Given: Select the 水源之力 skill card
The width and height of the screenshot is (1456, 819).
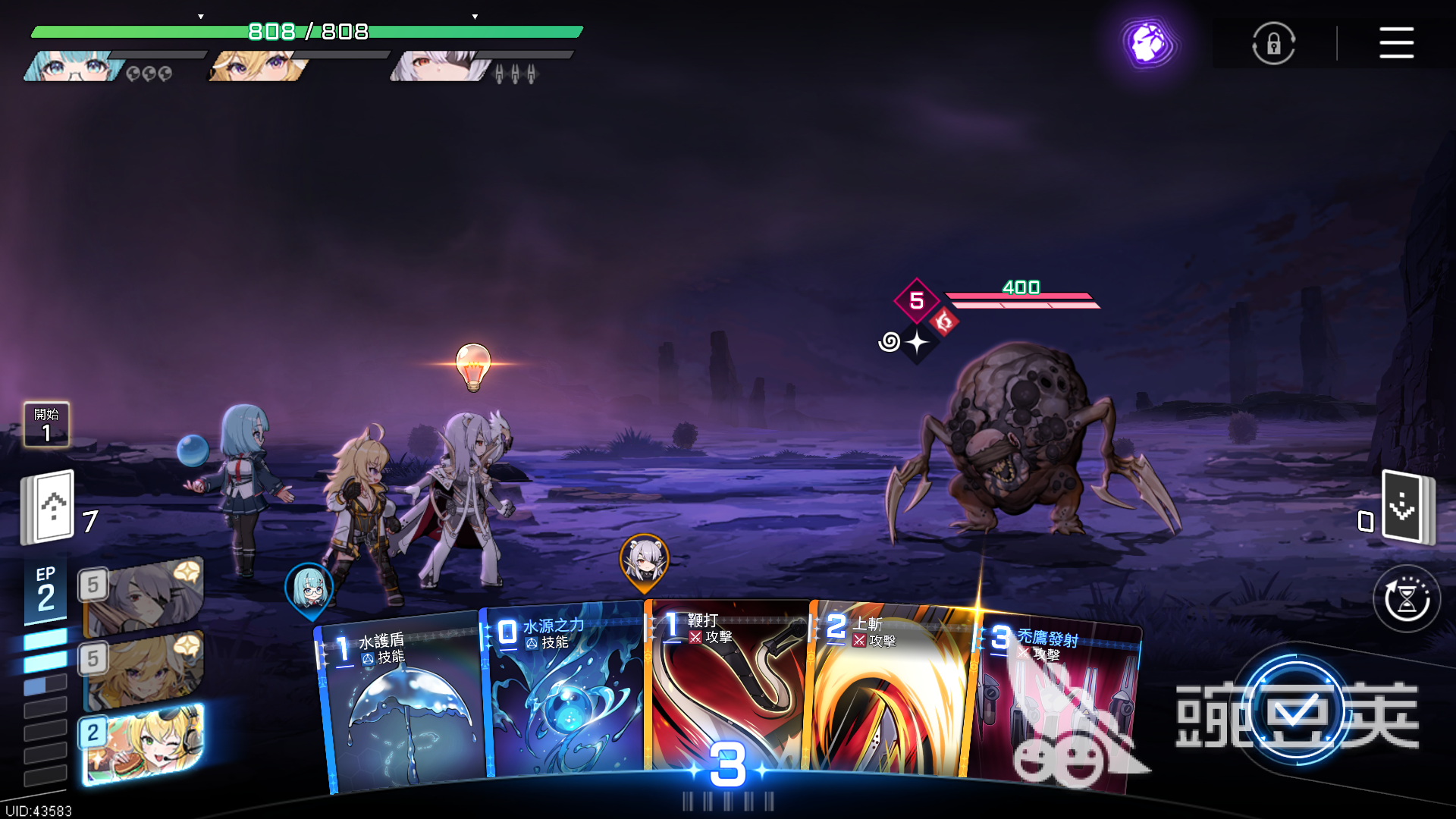Looking at the screenshot, I should pyautogui.click(x=565, y=694).
